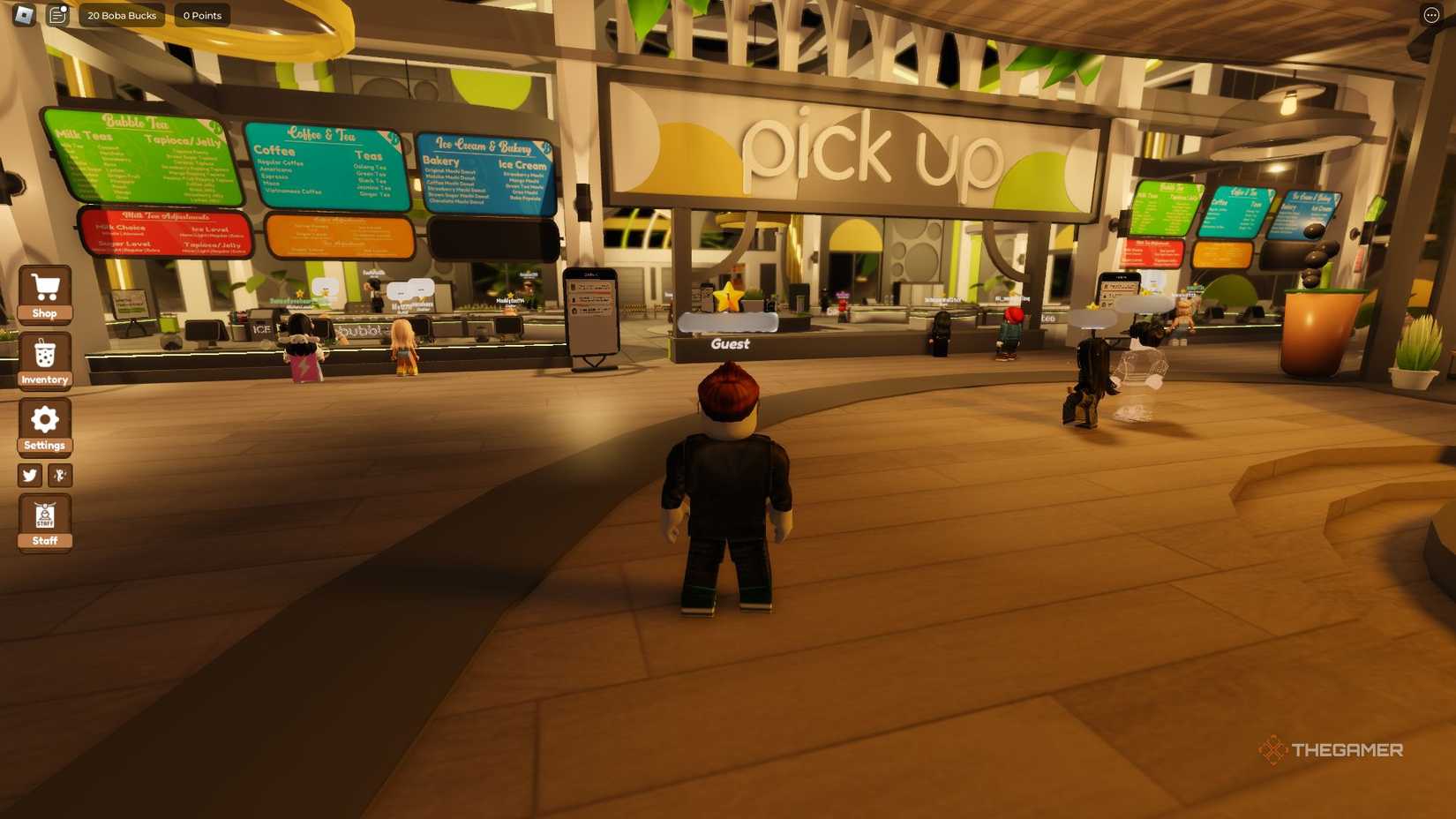Open the chat list icon at top
Screen dimensions: 1456x819
(x=56, y=15)
